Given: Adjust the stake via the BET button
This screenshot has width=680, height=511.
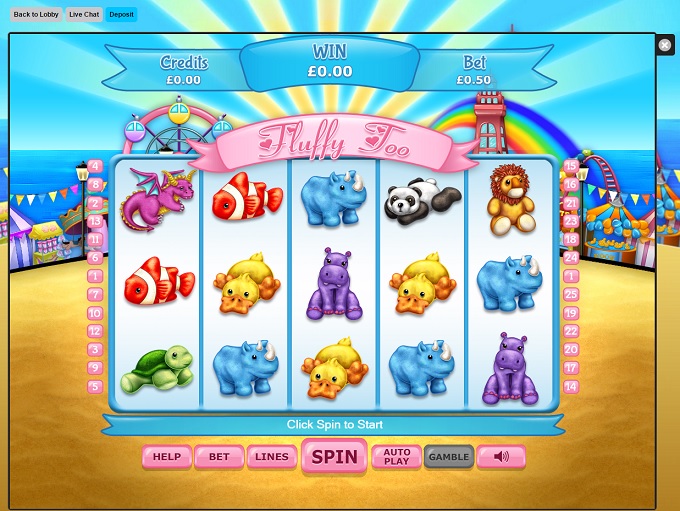Looking at the screenshot, I should (219, 457).
